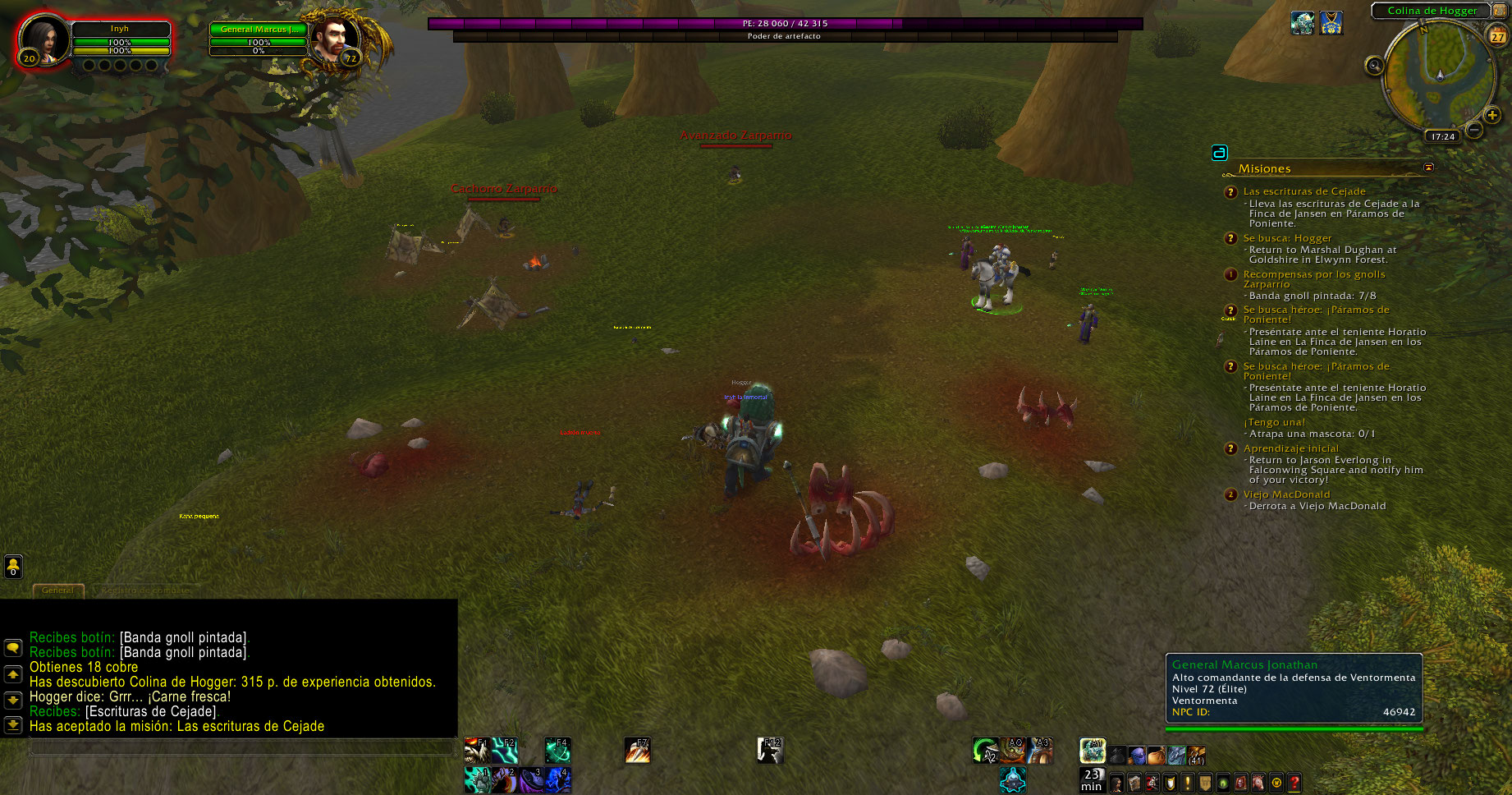Zoom out the minimap with the minus button

[1474, 130]
